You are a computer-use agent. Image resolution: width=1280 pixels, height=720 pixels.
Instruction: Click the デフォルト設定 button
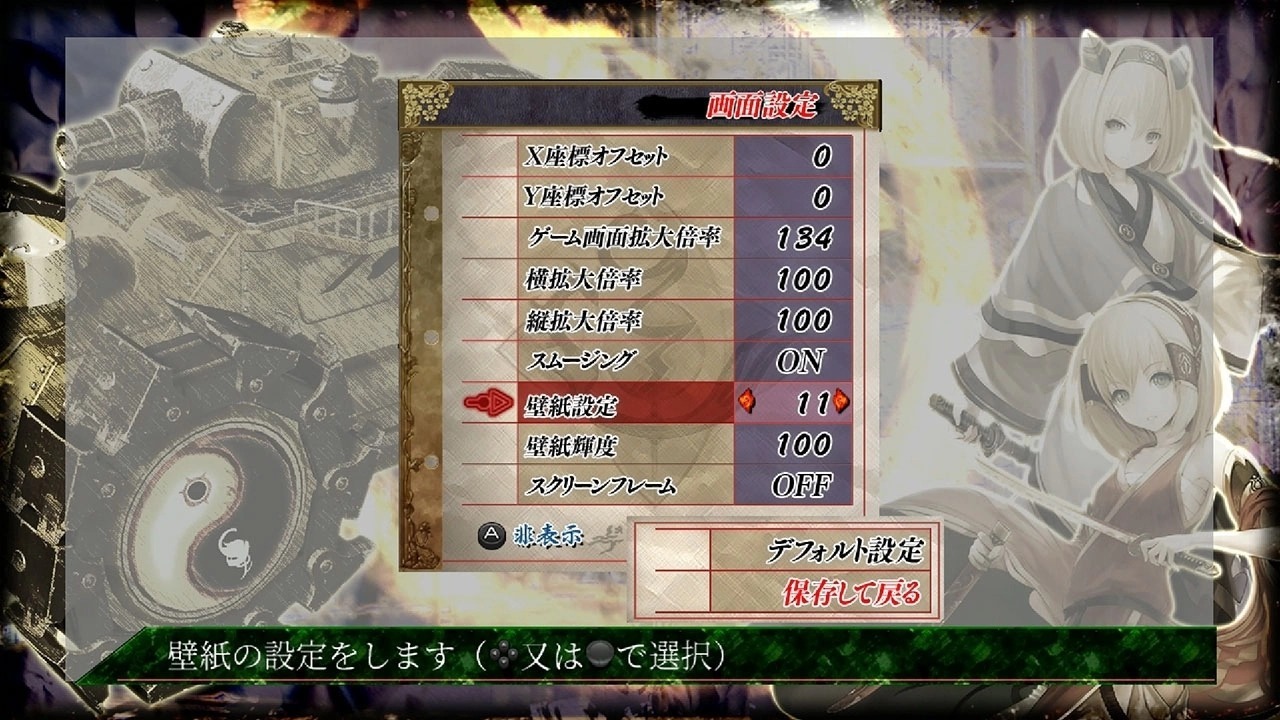pyautogui.click(x=850, y=549)
